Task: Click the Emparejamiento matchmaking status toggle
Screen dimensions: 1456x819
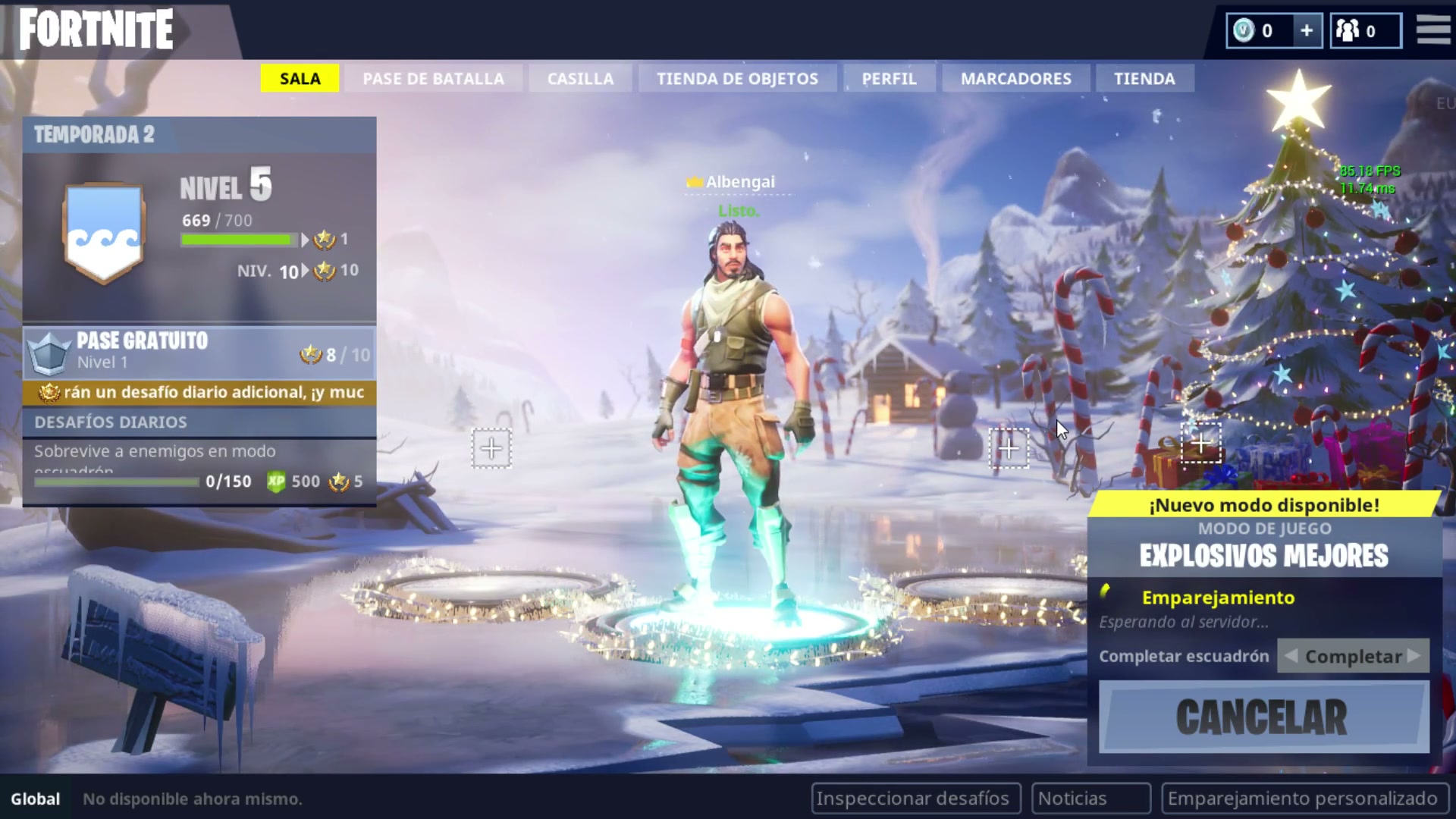Action: pos(1219,598)
